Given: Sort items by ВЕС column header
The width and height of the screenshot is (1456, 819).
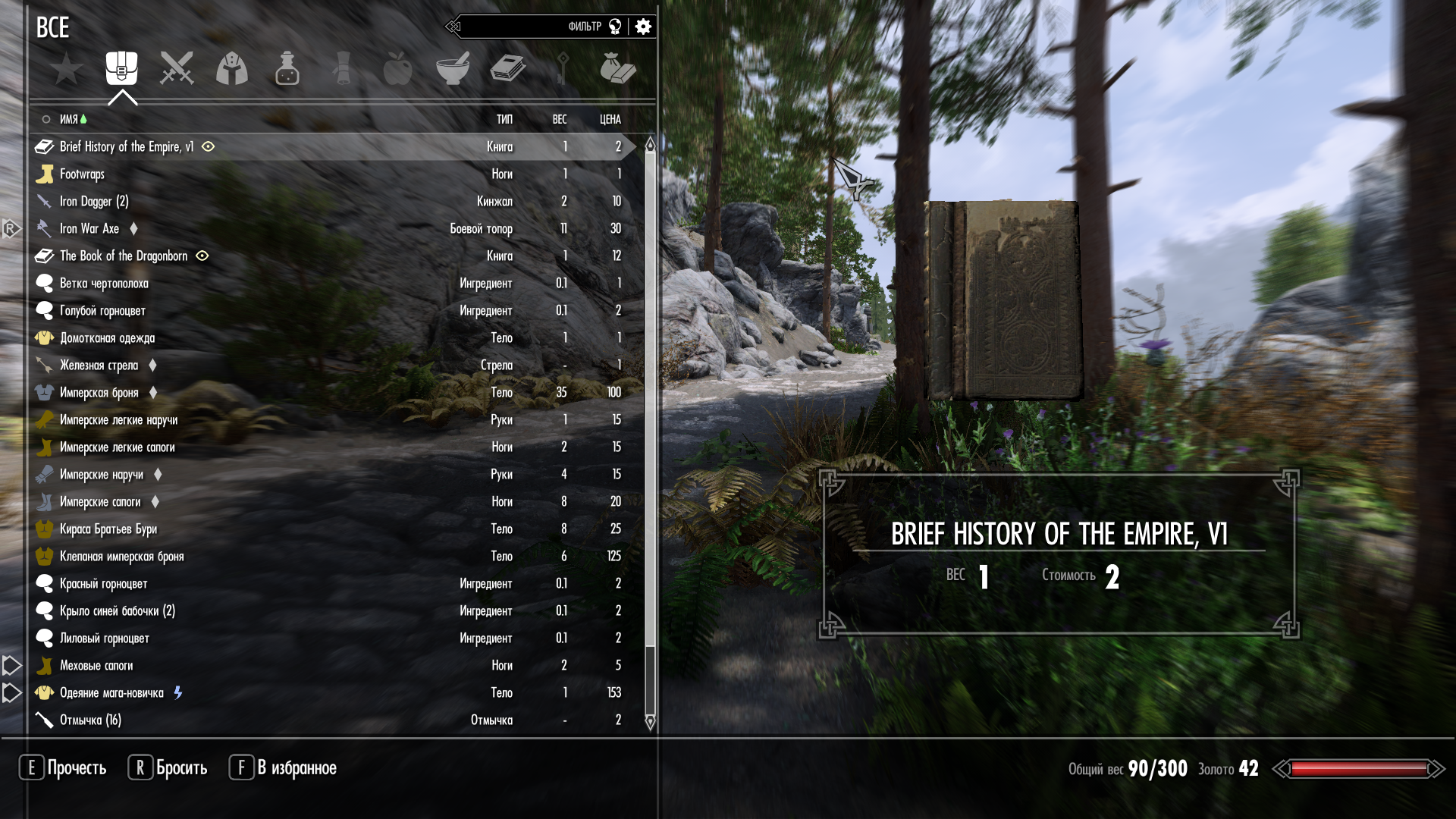Looking at the screenshot, I should tap(560, 119).
